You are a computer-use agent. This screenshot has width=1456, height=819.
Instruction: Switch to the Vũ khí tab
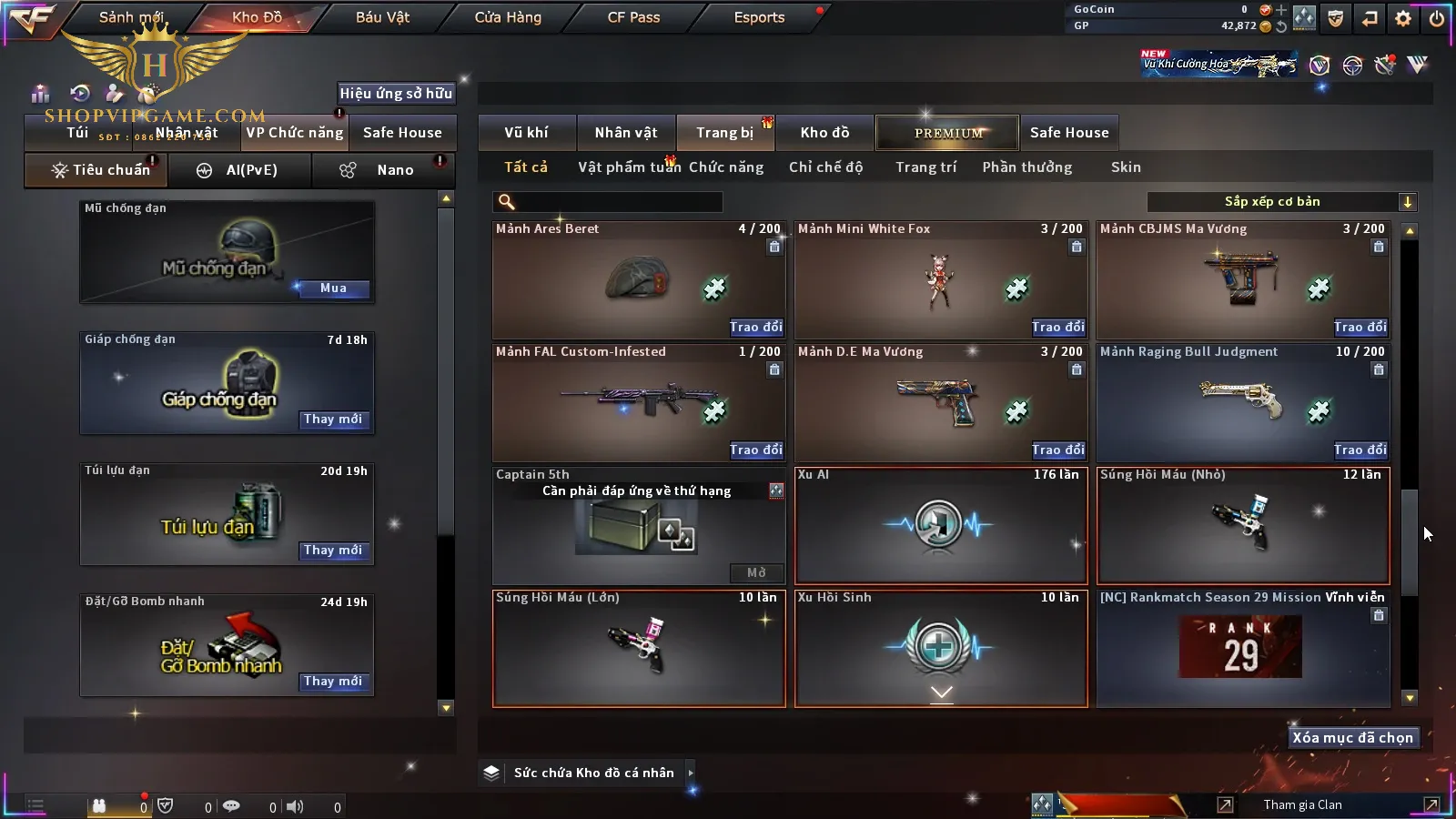coord(526,133)
